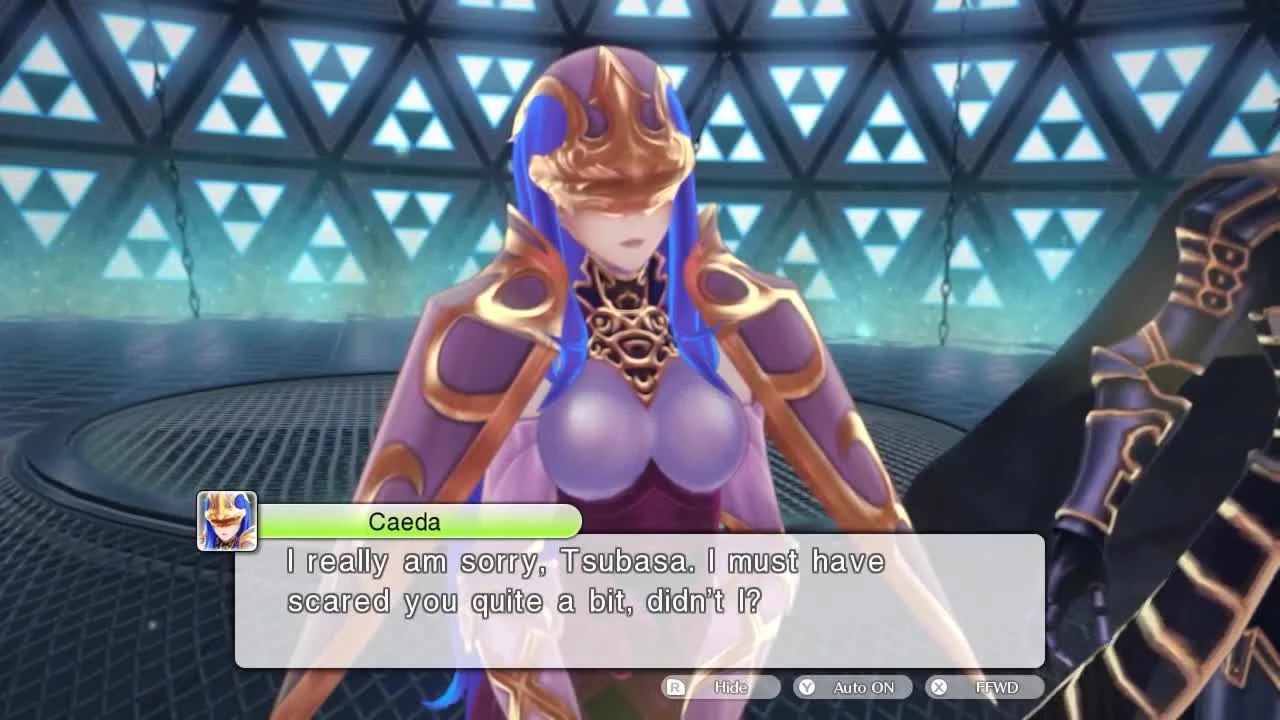This screenshot has height=720, width=1280.
Task: Toggle the Hide option for the dialogue box
Action: [x=730, y=687]
